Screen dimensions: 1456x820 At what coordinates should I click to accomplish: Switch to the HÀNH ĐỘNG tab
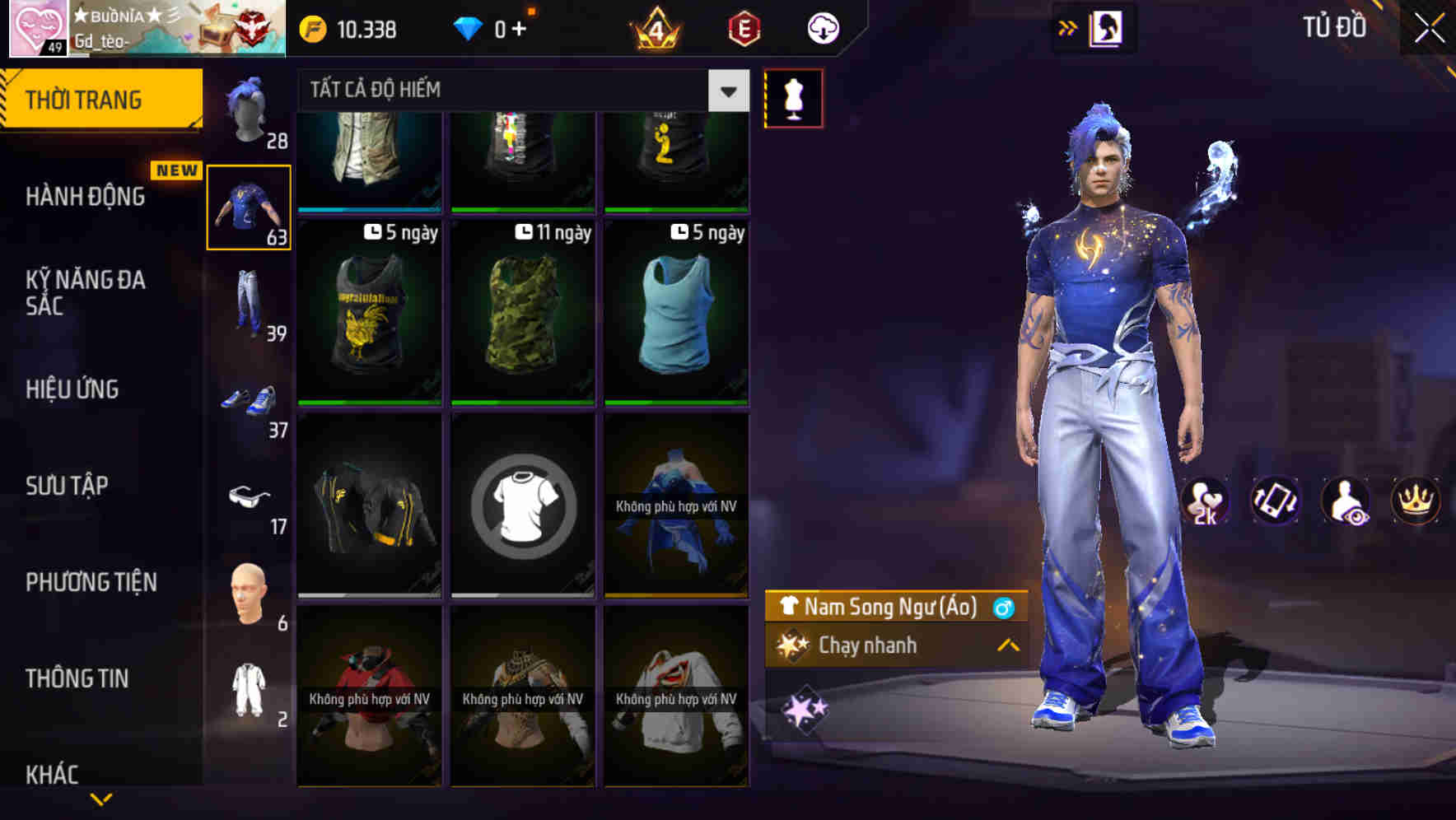point(86,197)
